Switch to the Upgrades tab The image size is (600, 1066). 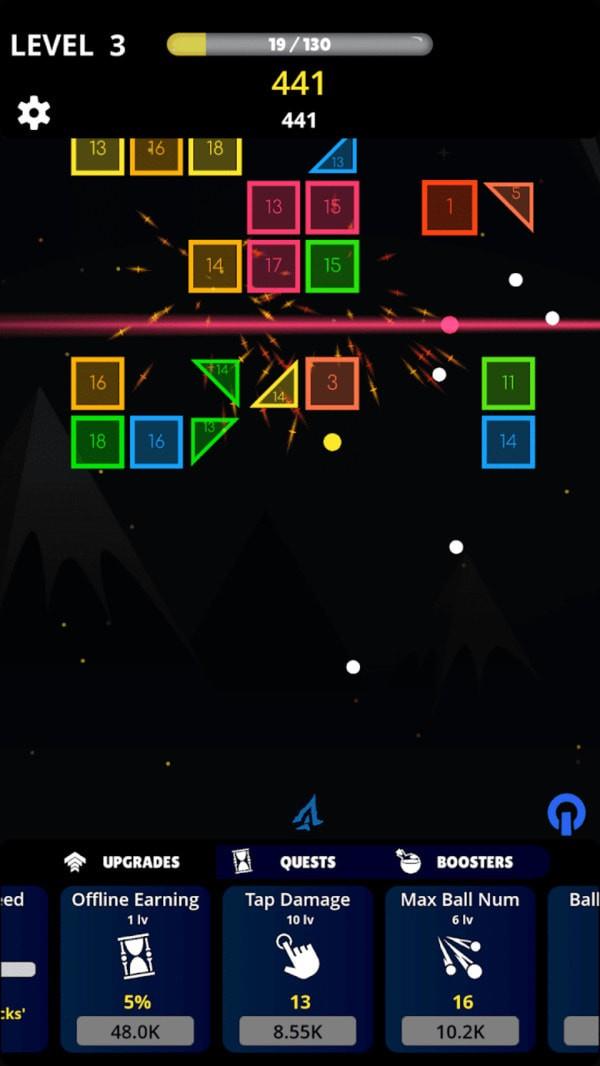tap(123, 862)
